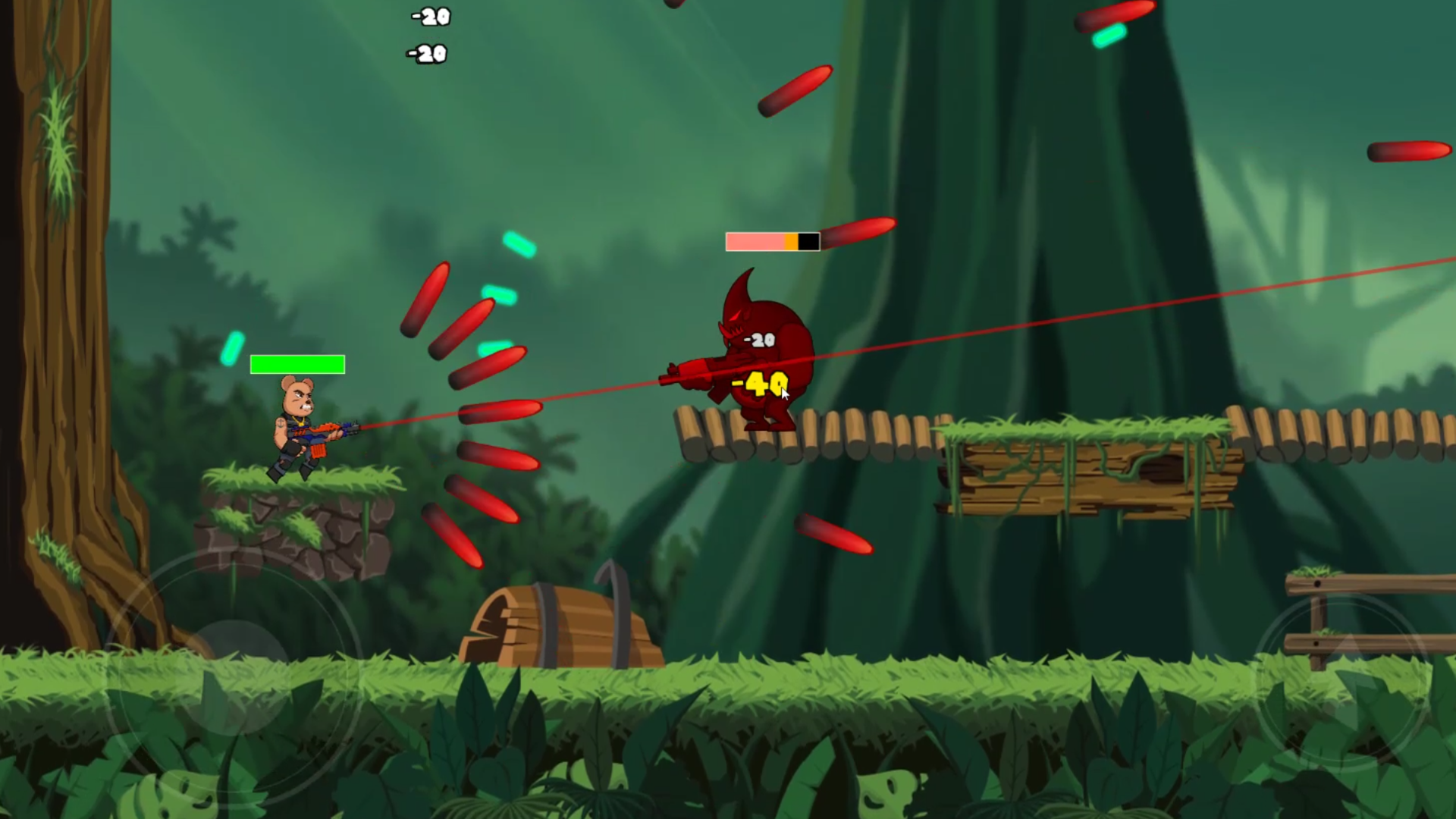Tap the enemy's depleted pink health bar

tap(758, 241)
